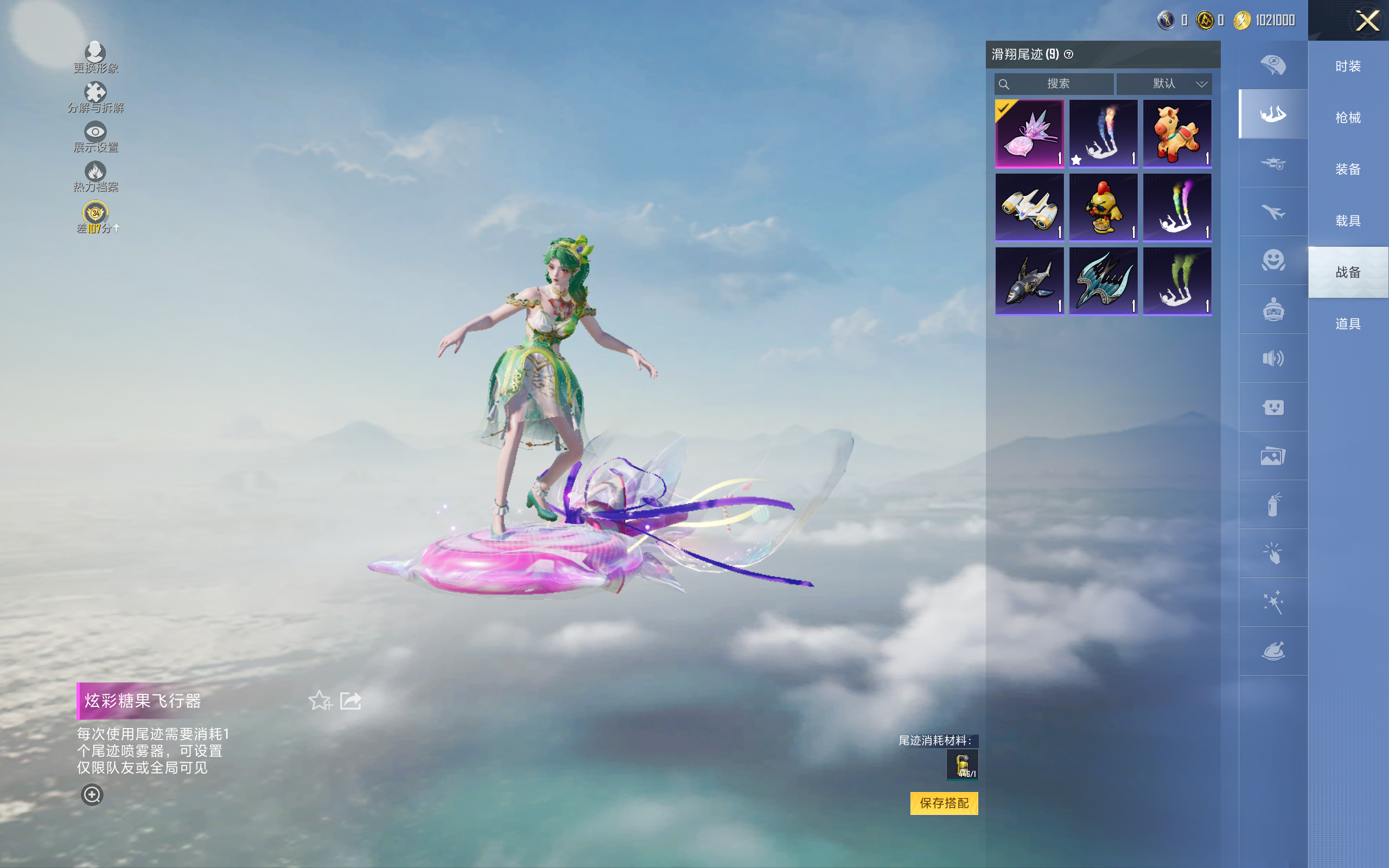Pick the white spaceship trail item
The image size is (1389, 868).
click(x=1029, y=207)
